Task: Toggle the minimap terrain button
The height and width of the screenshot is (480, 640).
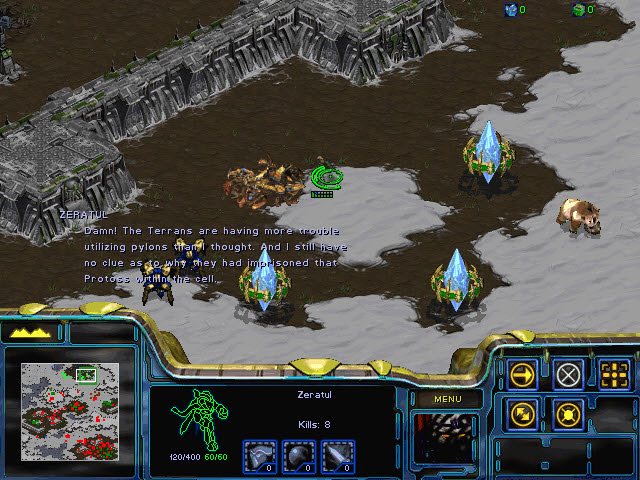Action: (31, 333)
